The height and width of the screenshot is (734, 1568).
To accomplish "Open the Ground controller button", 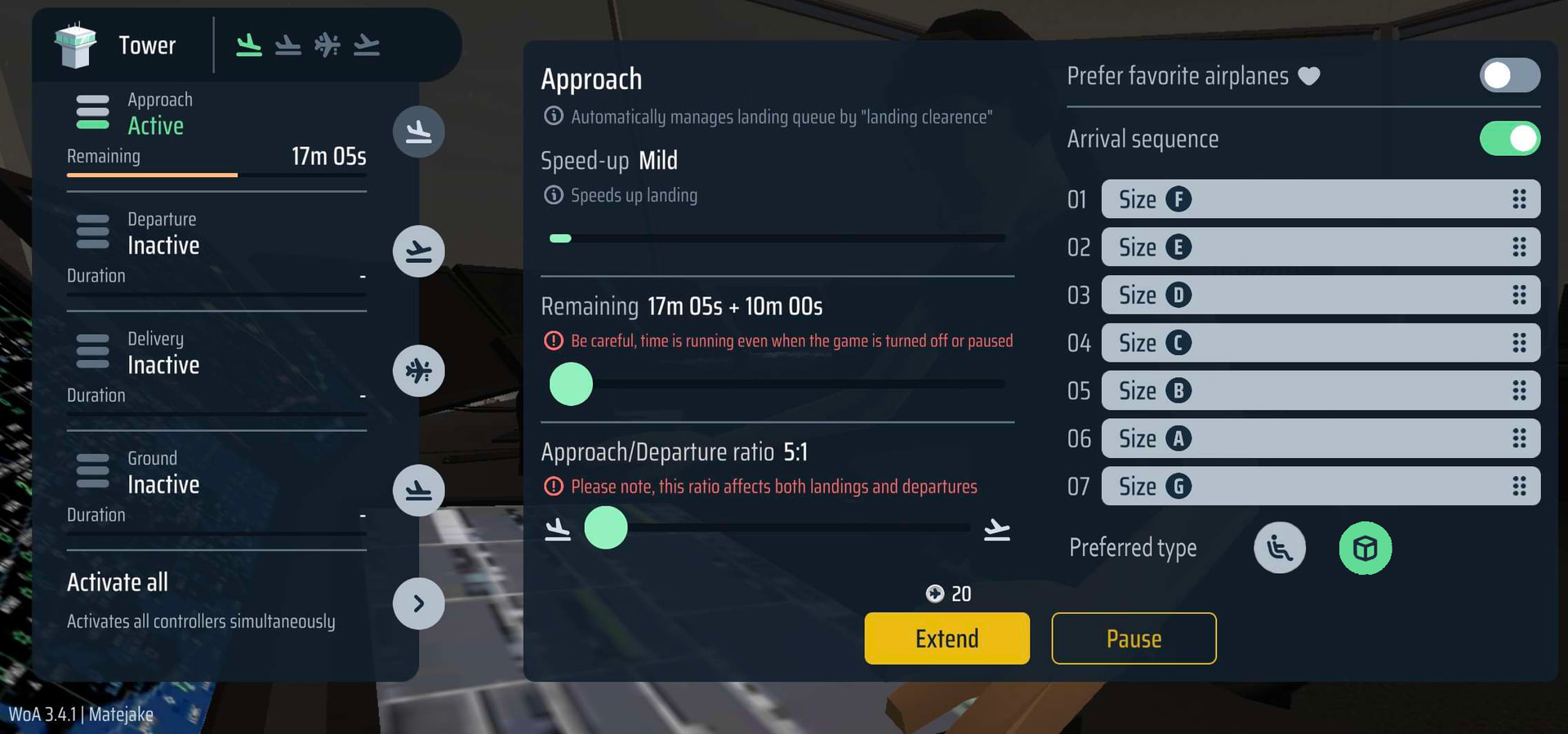I will [x=419, y=491].
